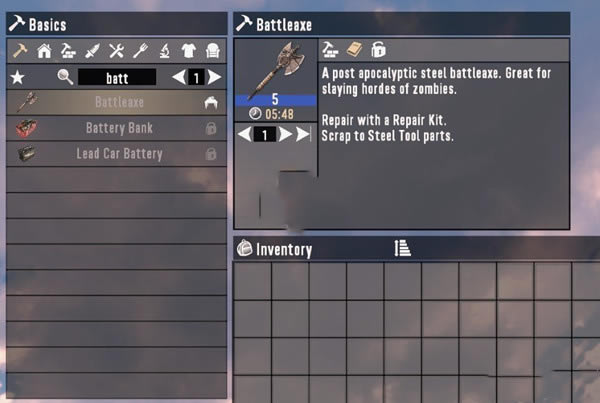Toggle the star favorites filter
The height and width of the screenshot is (403, 600).
coord(16,77)
